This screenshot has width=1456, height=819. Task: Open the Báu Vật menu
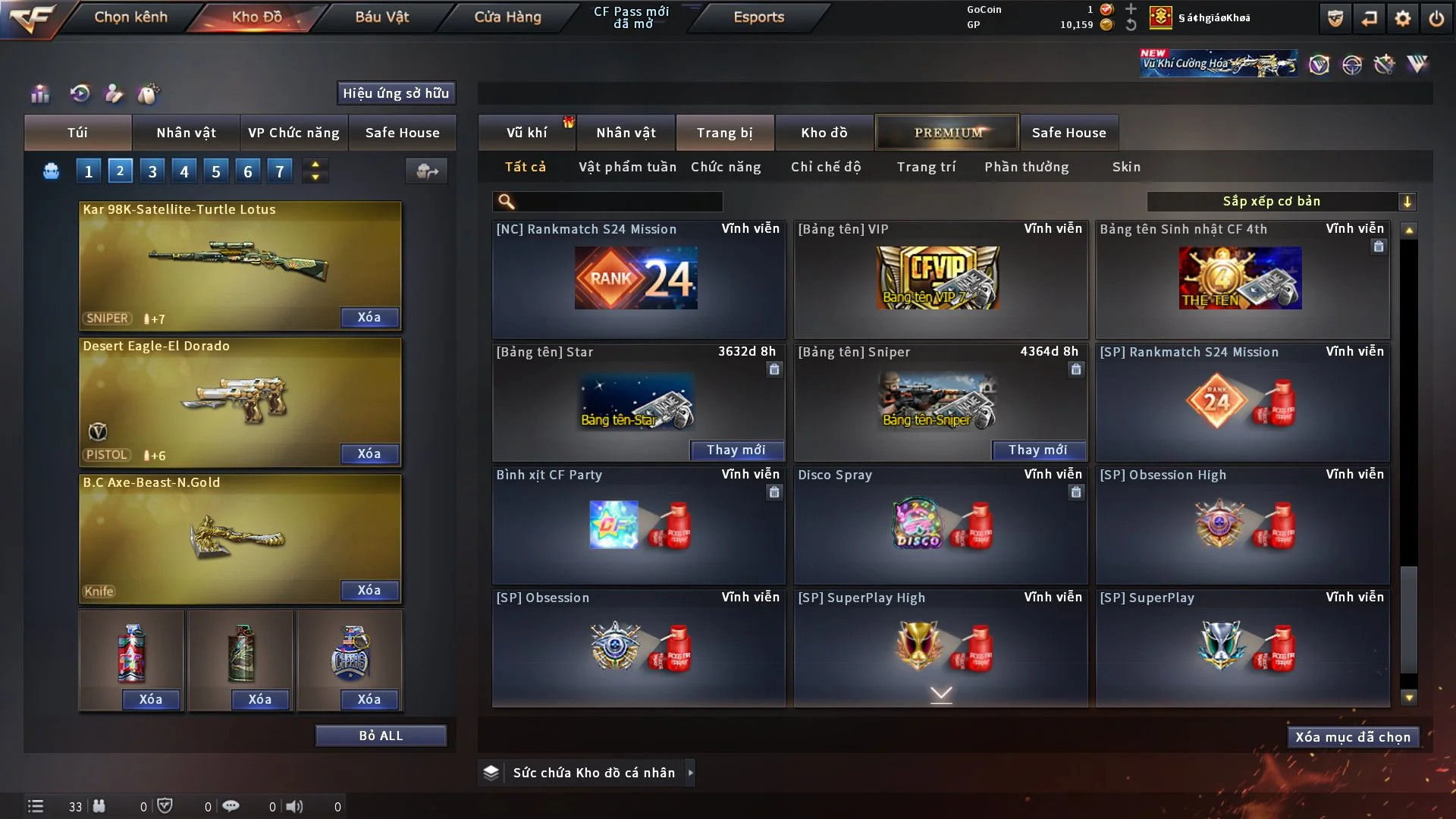pos(381,17)
